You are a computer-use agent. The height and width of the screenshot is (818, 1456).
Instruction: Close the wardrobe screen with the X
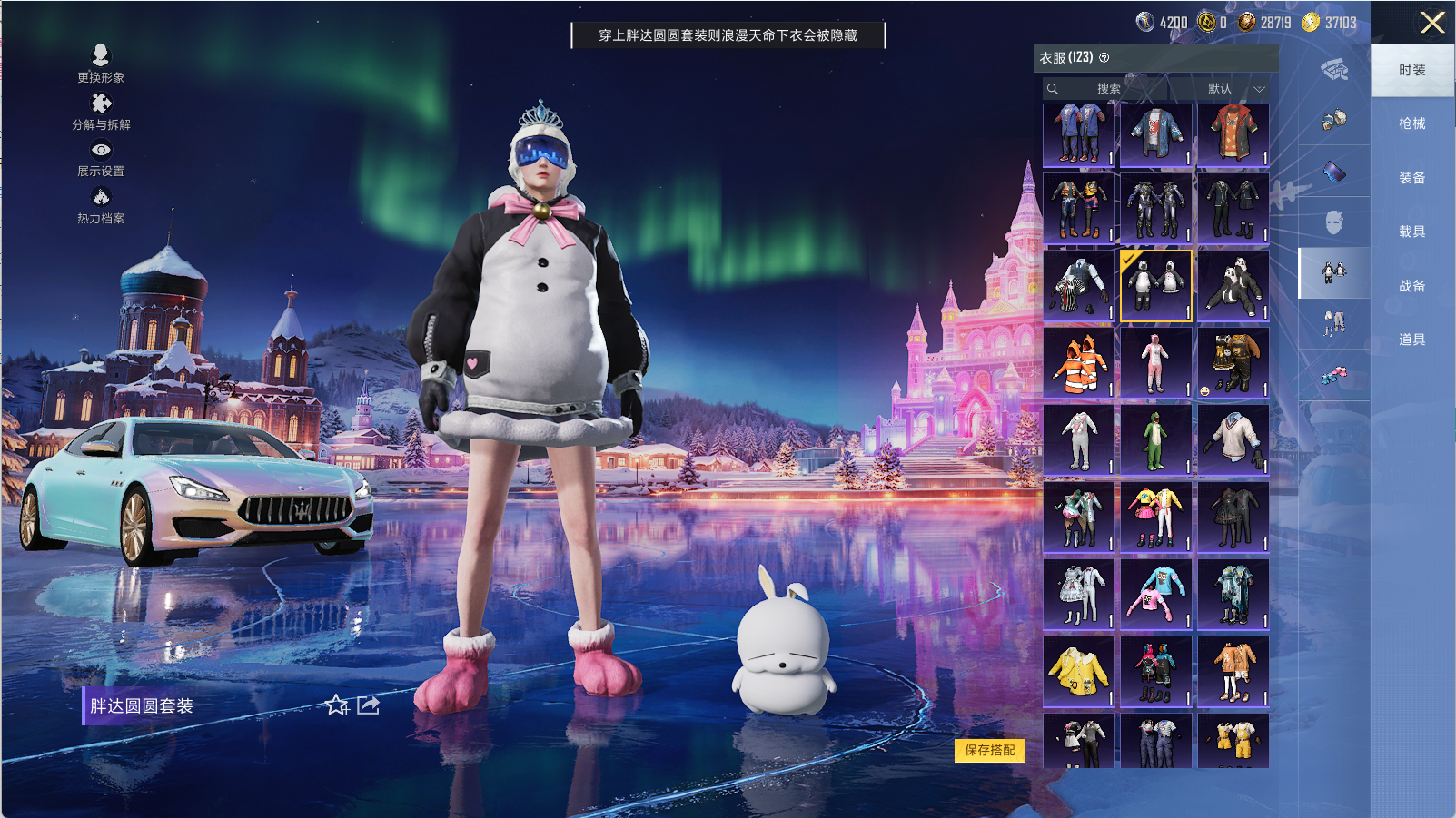1432,23
